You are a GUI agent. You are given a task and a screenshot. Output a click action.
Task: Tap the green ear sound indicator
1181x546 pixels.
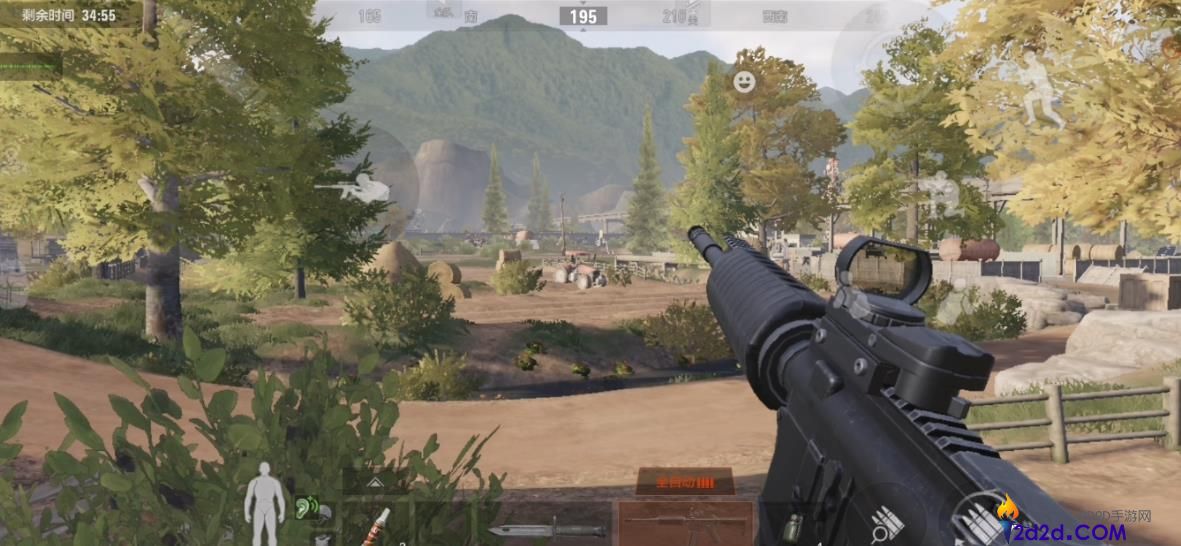point(307,508)
